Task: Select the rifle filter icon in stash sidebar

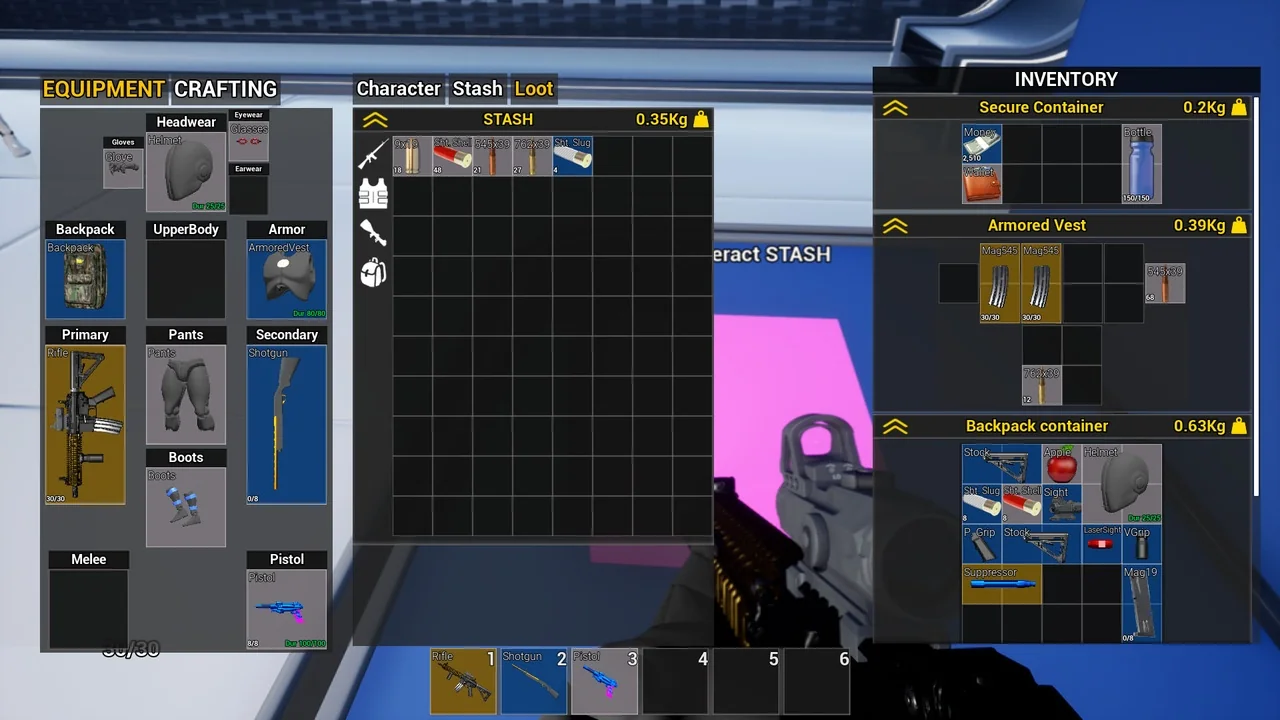Action: [x=373, y=153]
